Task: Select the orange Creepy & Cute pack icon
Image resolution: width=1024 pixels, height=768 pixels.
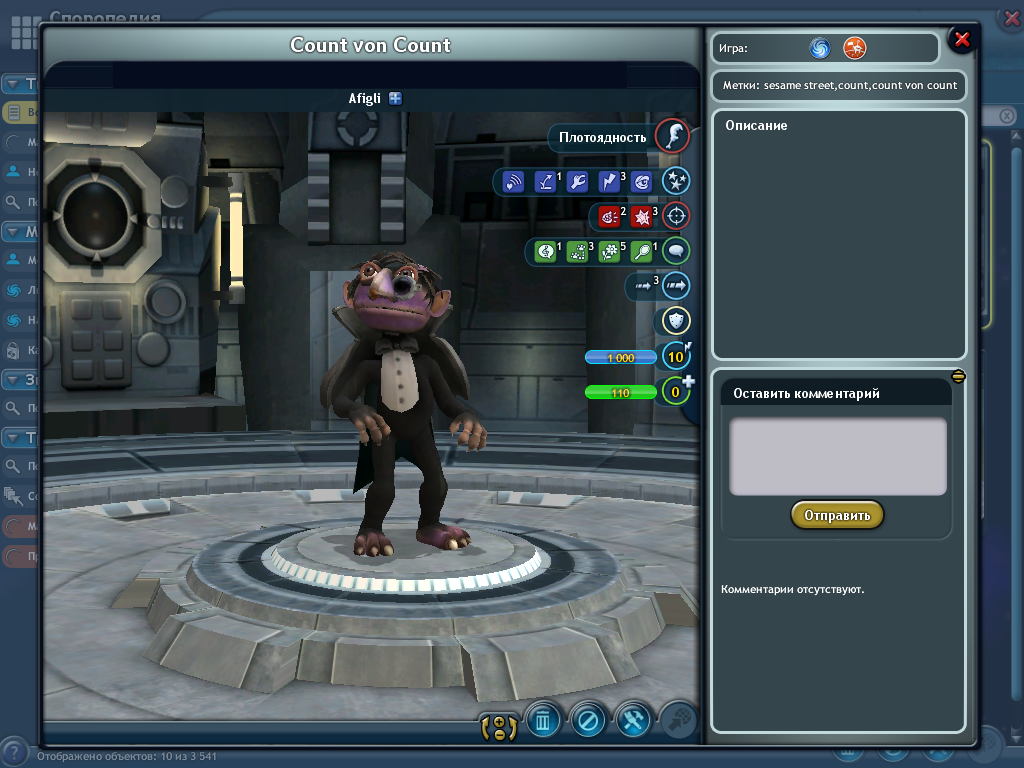Action: [854, 47]
